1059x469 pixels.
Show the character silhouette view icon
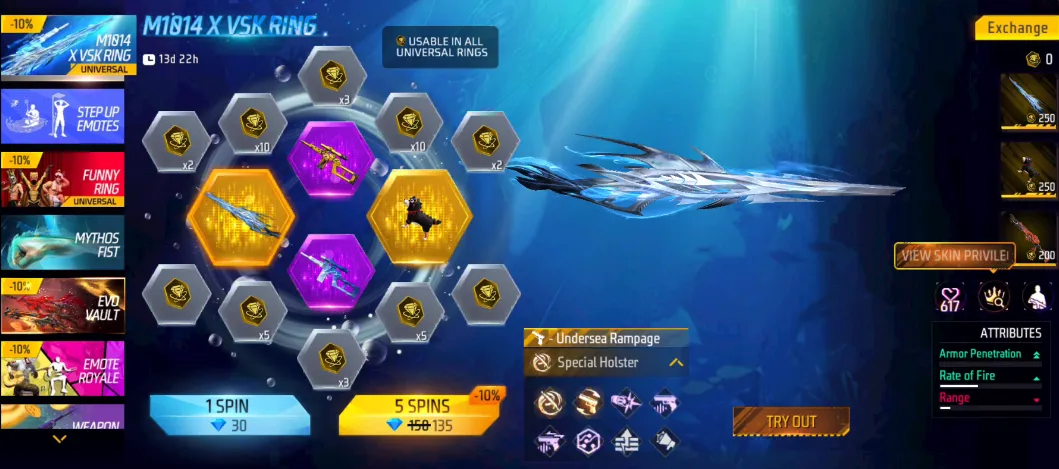click(1035, 295)
